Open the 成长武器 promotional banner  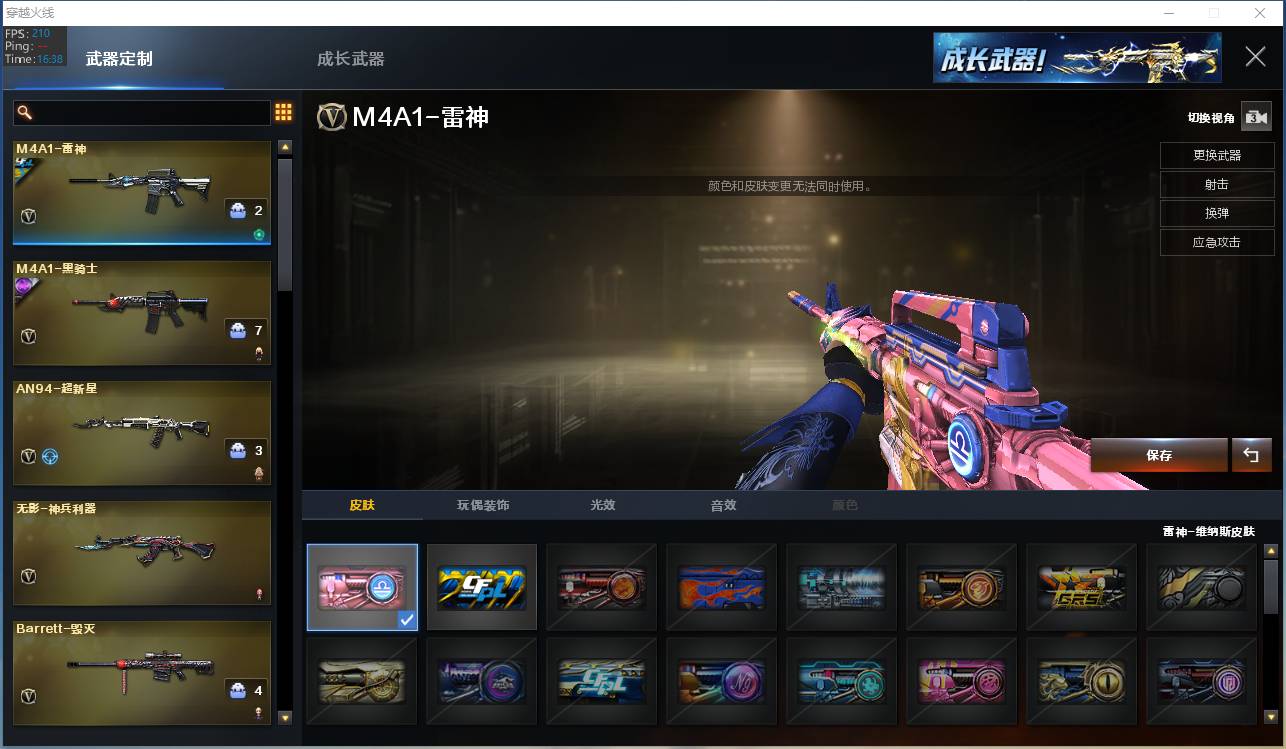click(x=1077, y=57)
